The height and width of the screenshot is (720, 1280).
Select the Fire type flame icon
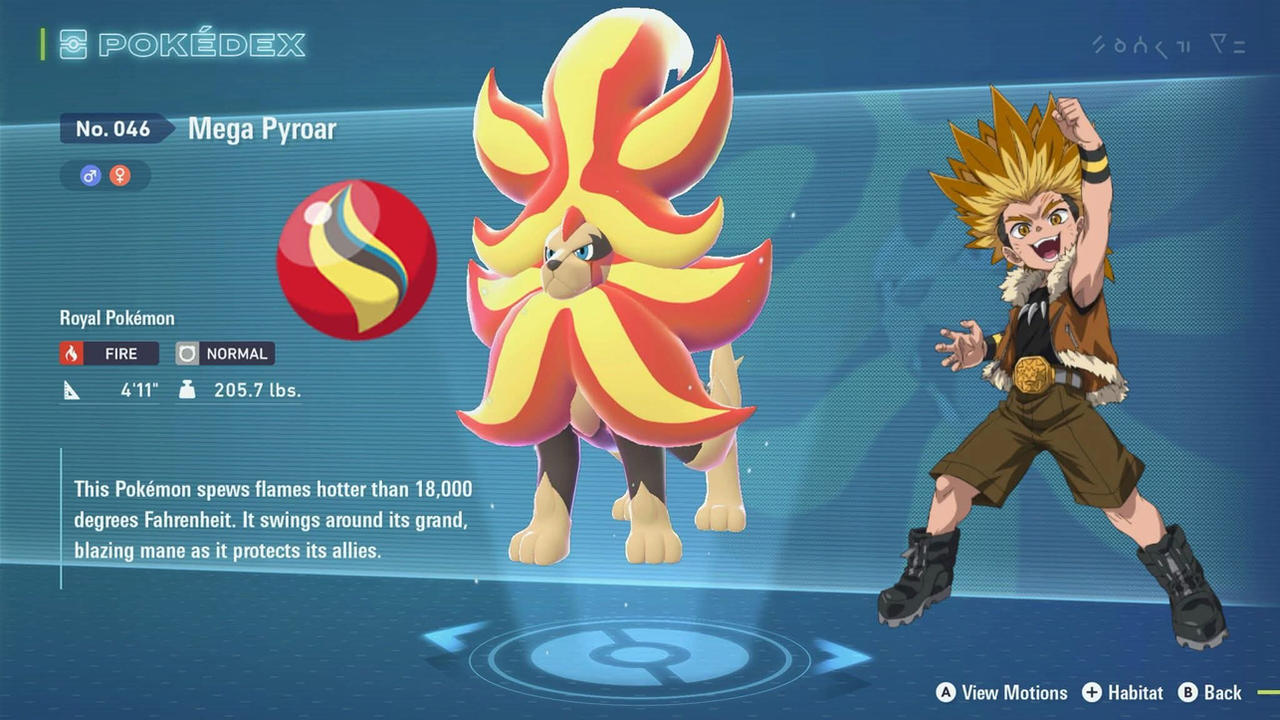pos(69,353)
